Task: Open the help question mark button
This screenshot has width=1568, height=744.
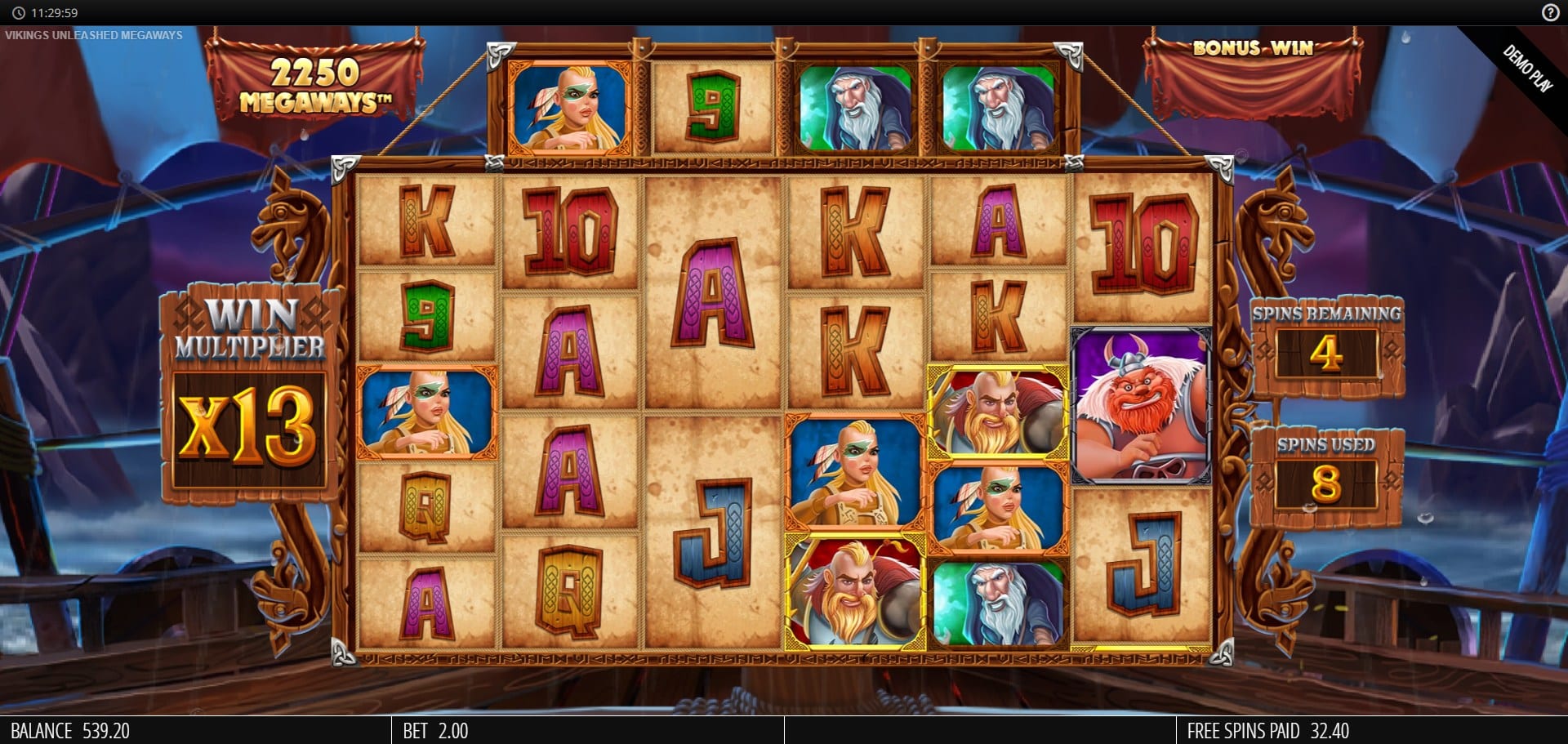Action: point(1550,12)
